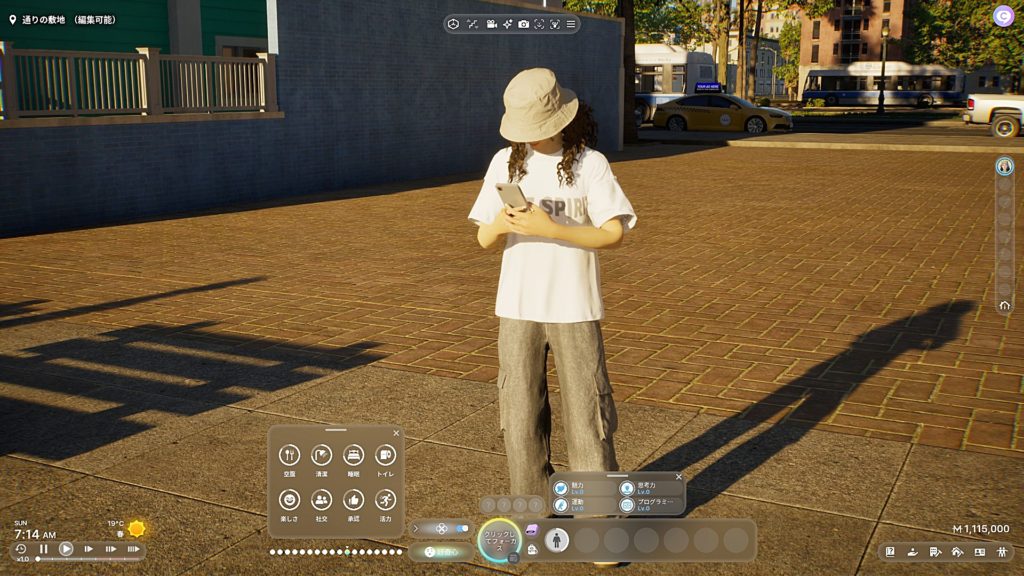Screen dimensions: 1024x576
Task: Open the 社交 social need
Action: pyautogui.click(x=321, y=499)
